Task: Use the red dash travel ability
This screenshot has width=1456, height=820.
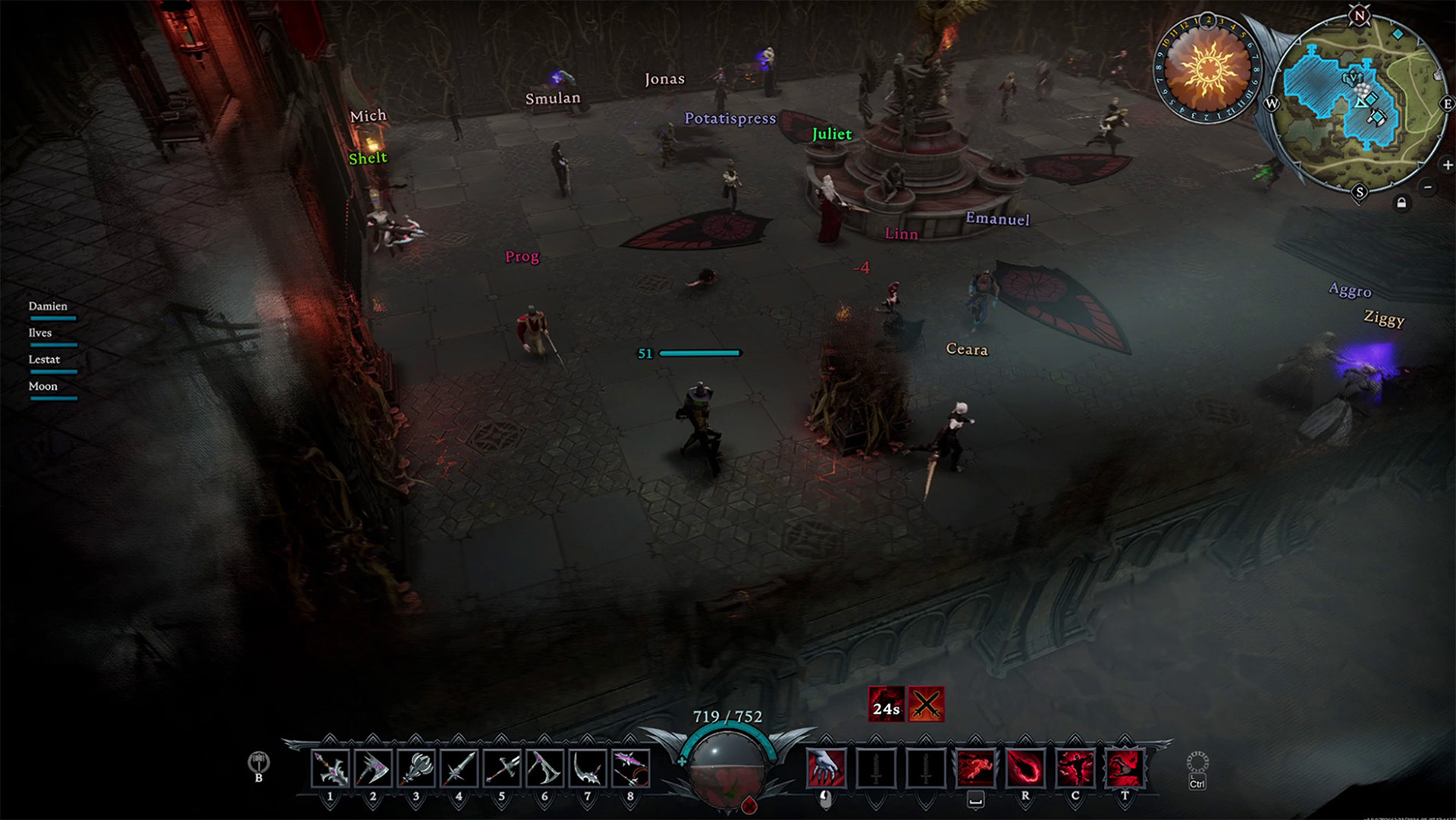Action: 975,768
